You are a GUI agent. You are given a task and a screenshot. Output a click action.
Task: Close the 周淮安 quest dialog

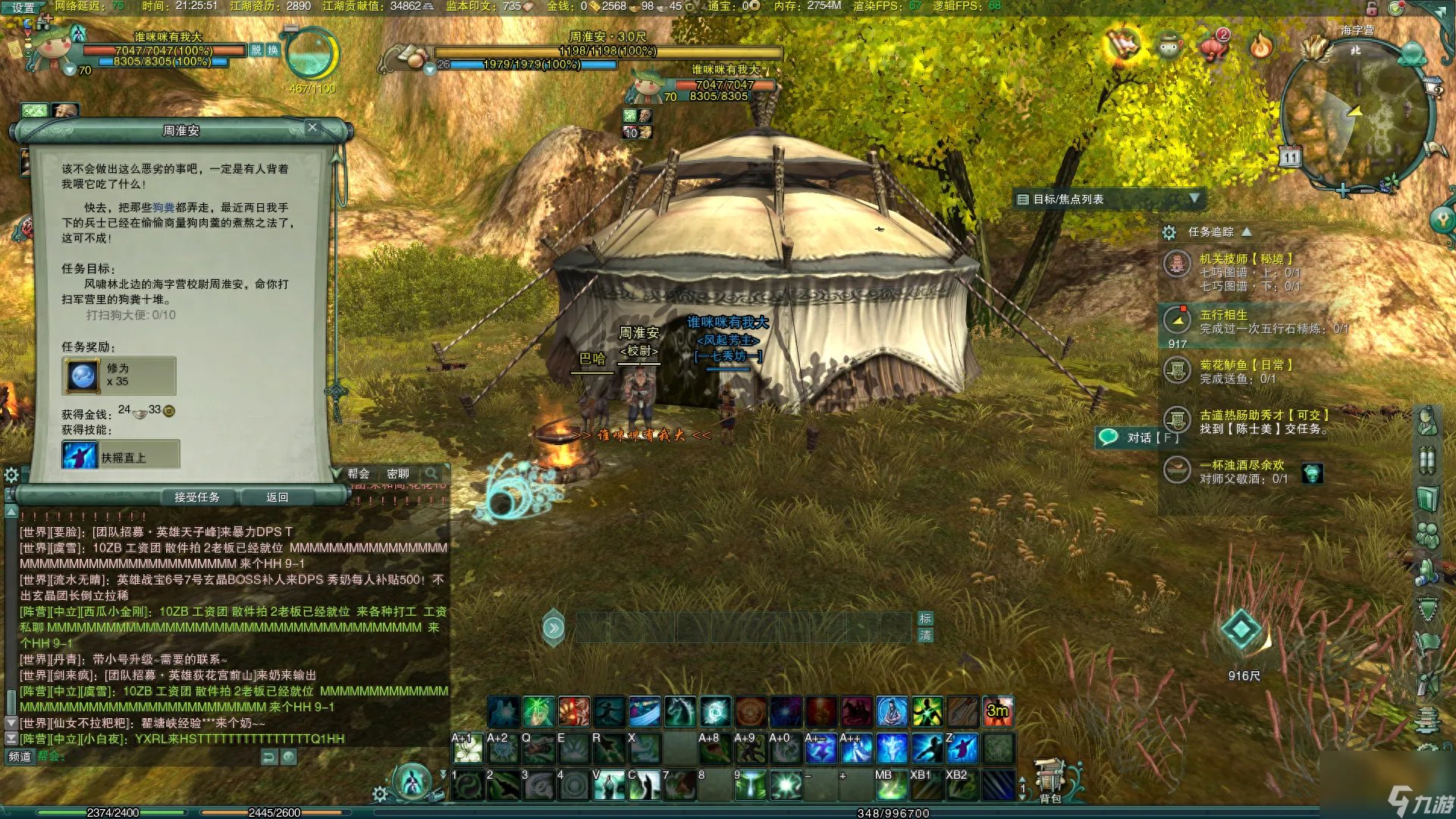[312, 127]
